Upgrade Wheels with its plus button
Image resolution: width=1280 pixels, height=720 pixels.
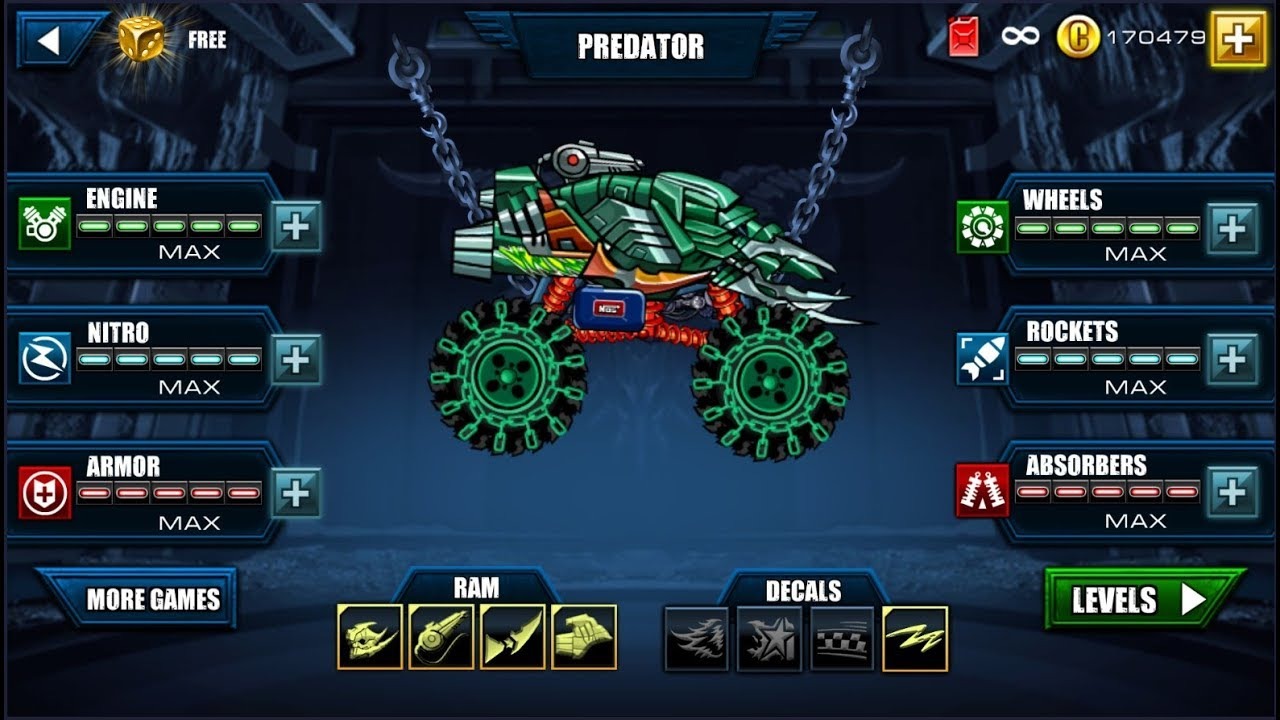[x=1232, y=229]
